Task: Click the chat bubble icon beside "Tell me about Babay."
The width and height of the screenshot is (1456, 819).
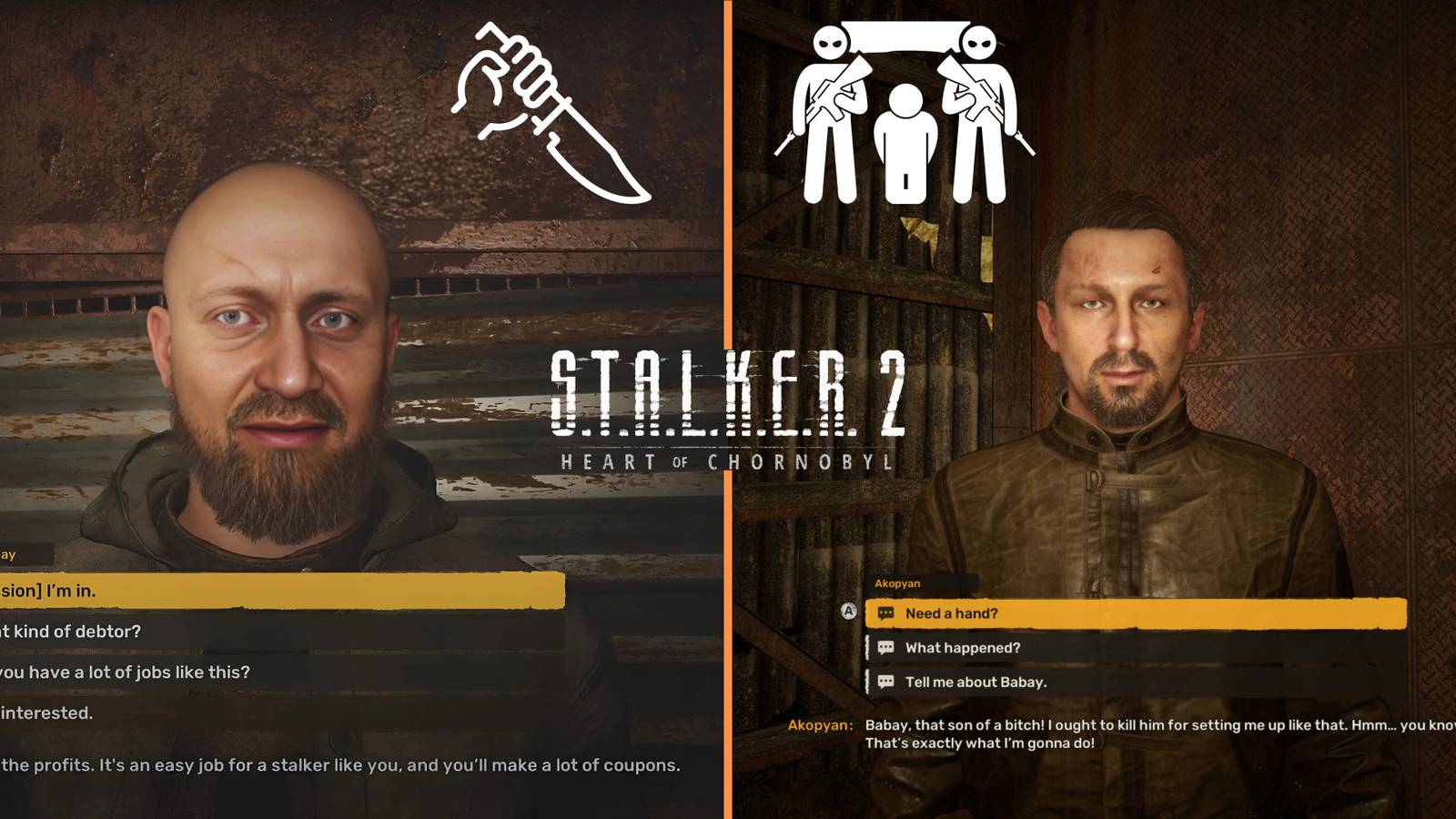Action: coord(886,680)
